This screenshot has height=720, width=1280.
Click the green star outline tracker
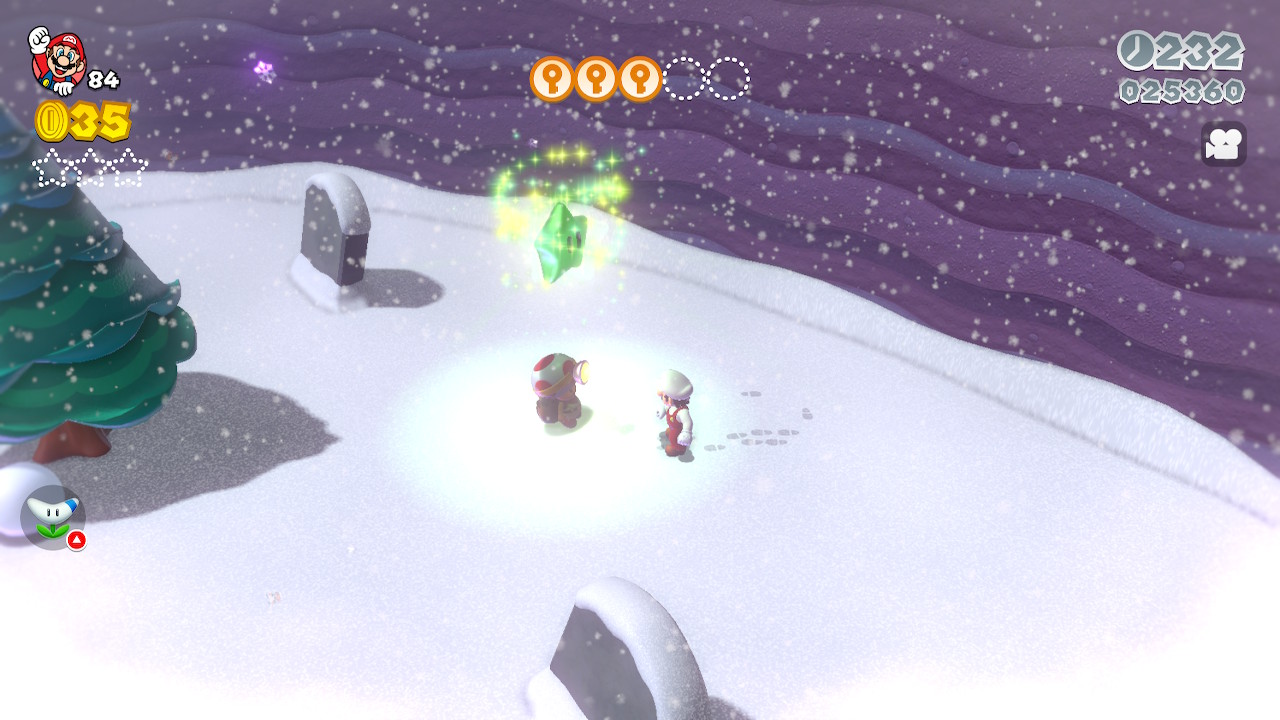90,167
